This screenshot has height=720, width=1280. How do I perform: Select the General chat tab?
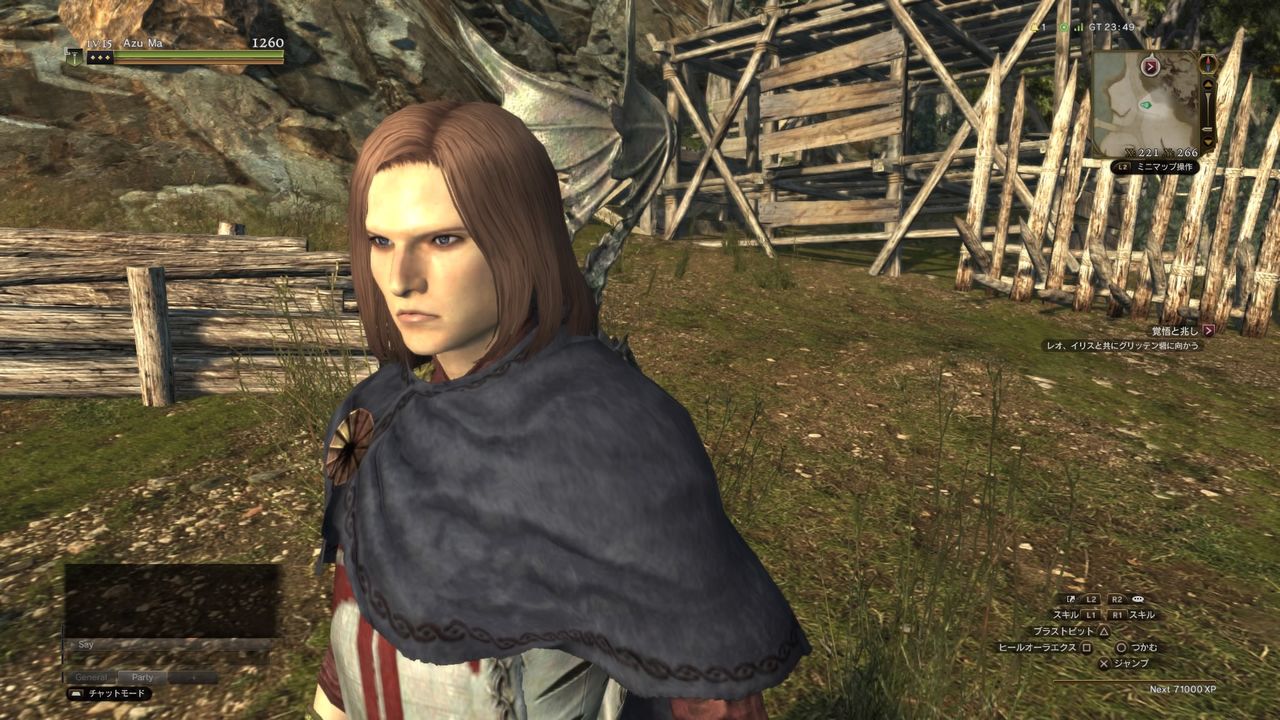(x=92, y=677)
